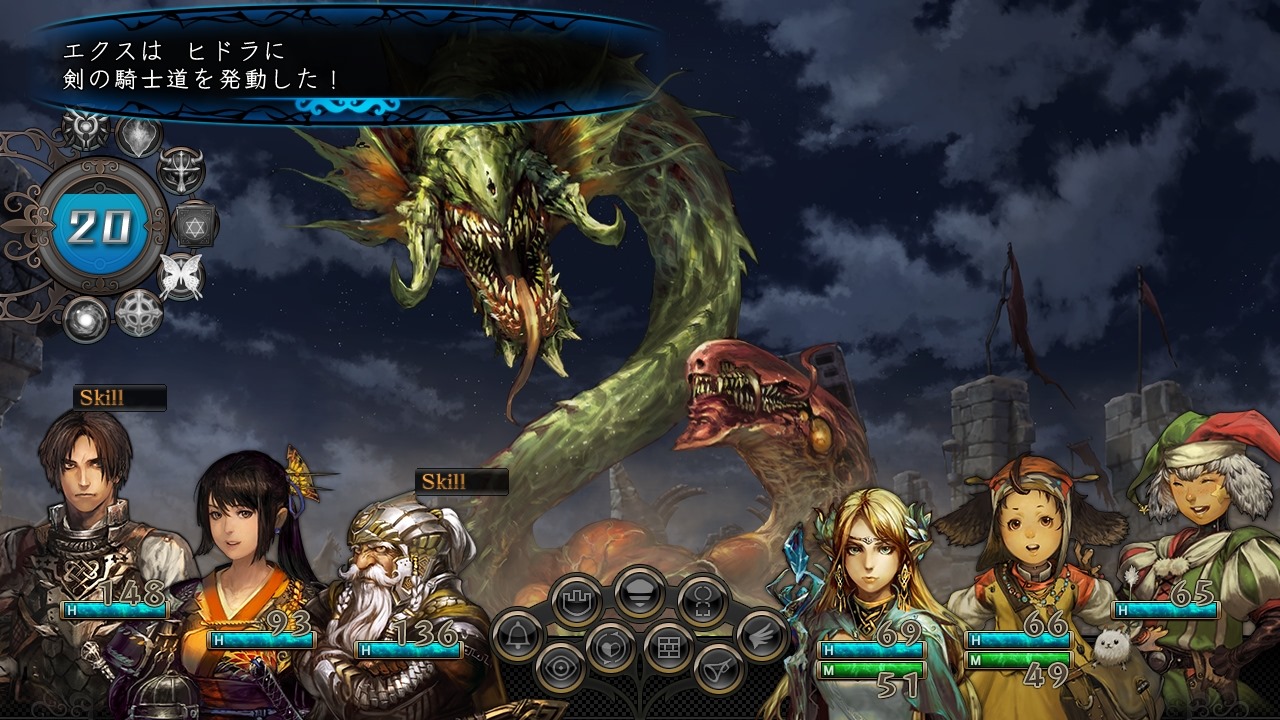Select the brick wall command

click(x=668, y=647)
